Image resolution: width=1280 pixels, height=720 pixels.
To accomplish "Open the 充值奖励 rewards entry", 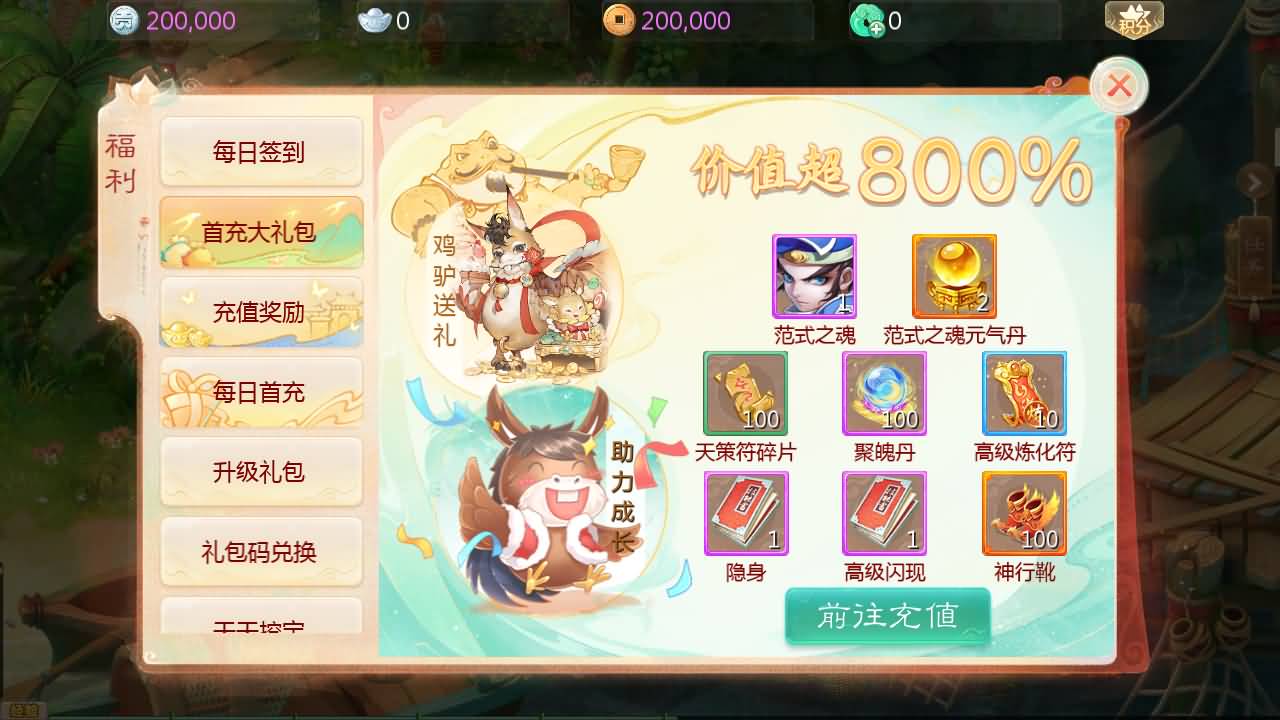I will (261, 311).
